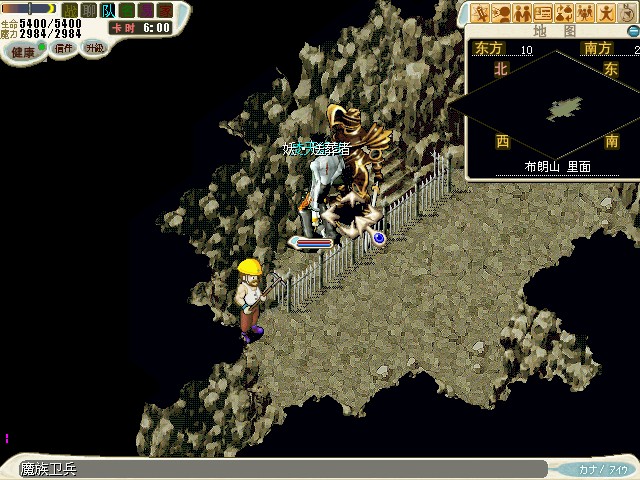Open the 信件 mail button
The height and width of the screenshot is (480, 640).
click(x=64, y=48)
